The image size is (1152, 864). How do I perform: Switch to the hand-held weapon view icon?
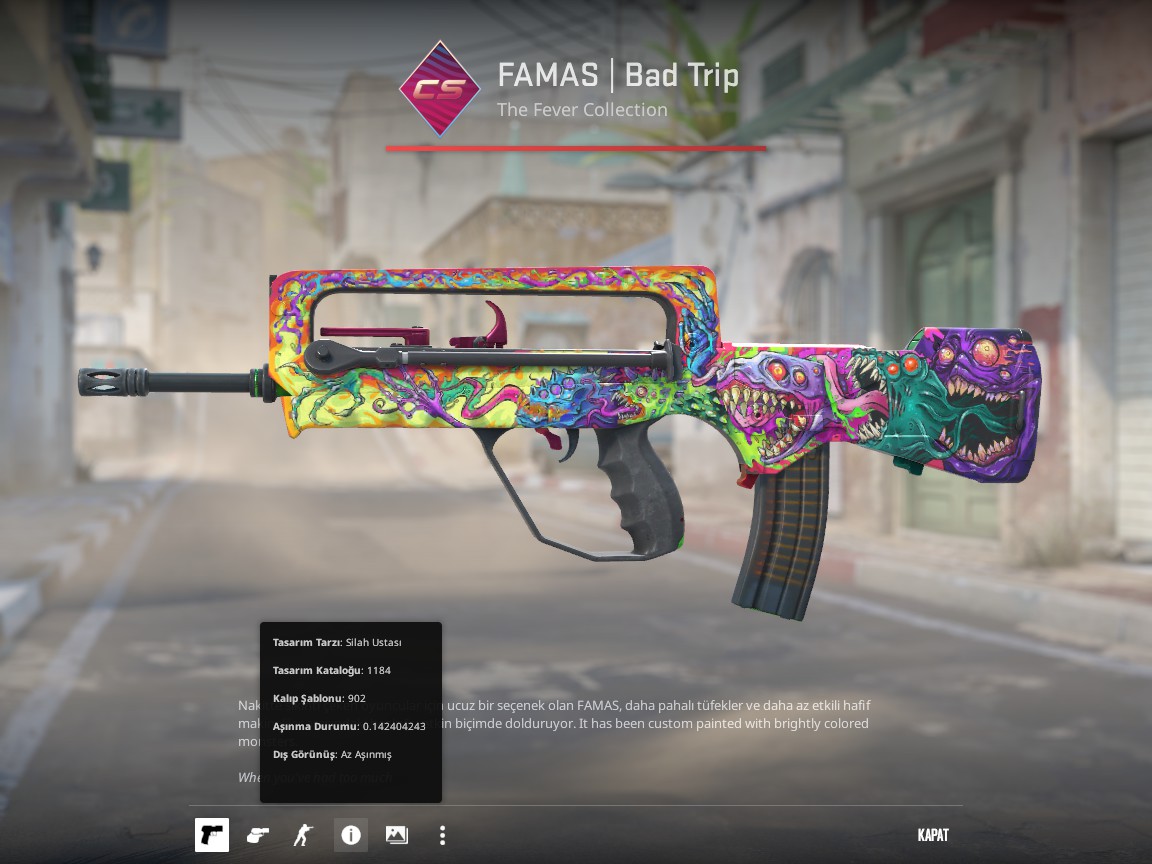(x=258, y=835)
